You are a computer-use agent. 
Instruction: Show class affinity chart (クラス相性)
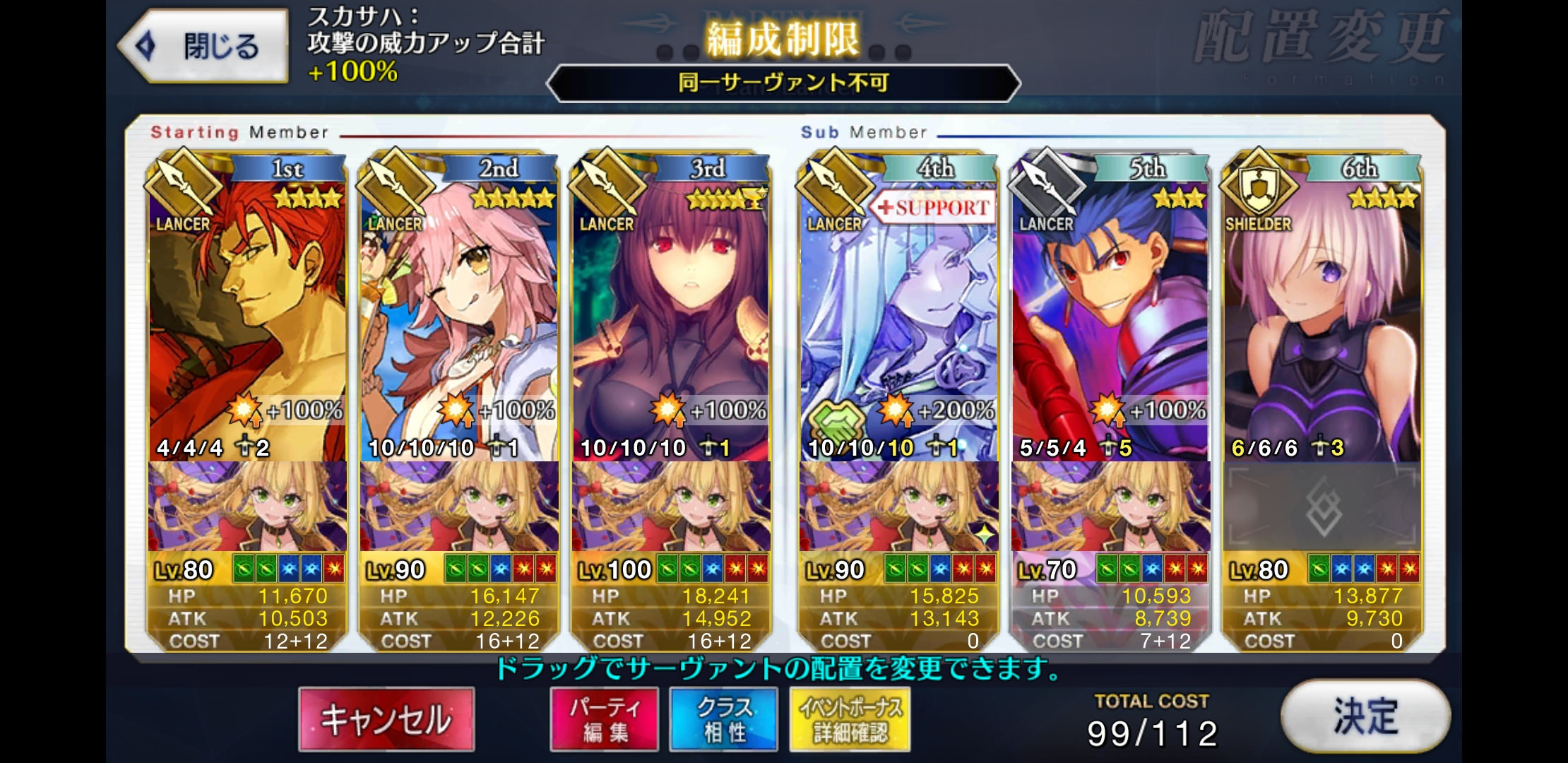point(724,718)
